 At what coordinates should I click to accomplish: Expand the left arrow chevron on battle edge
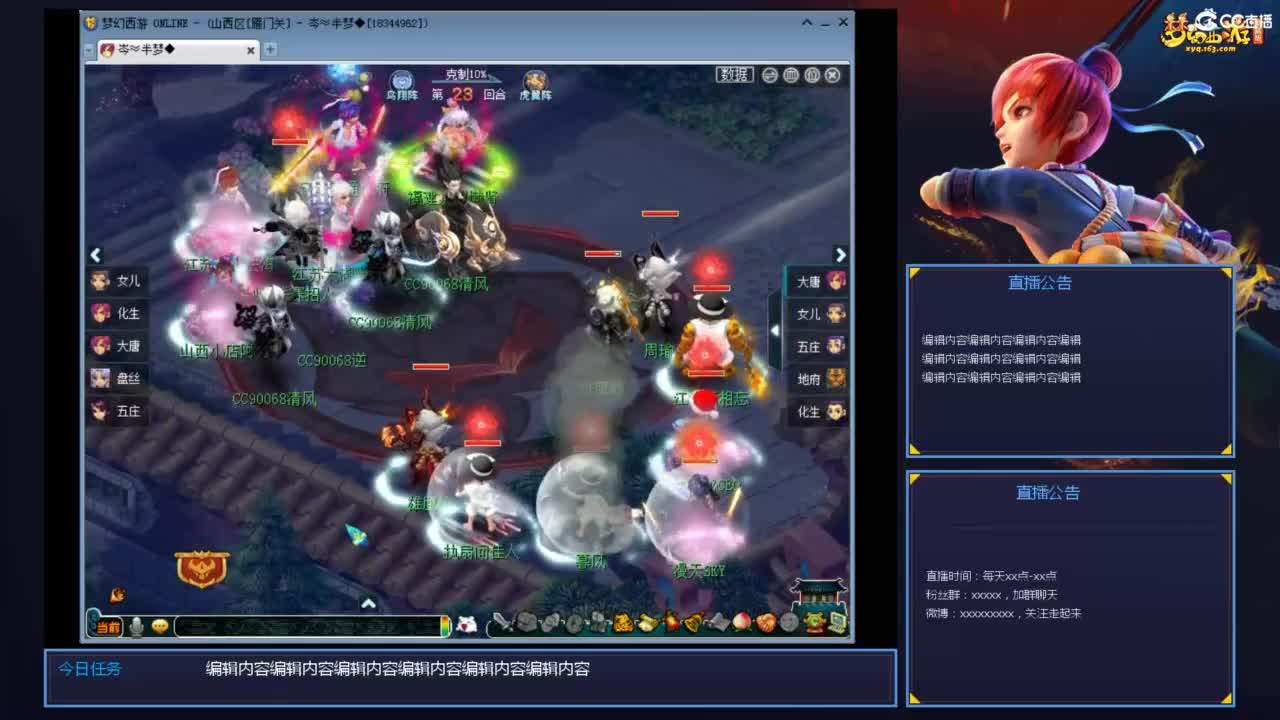pos(96,255)
